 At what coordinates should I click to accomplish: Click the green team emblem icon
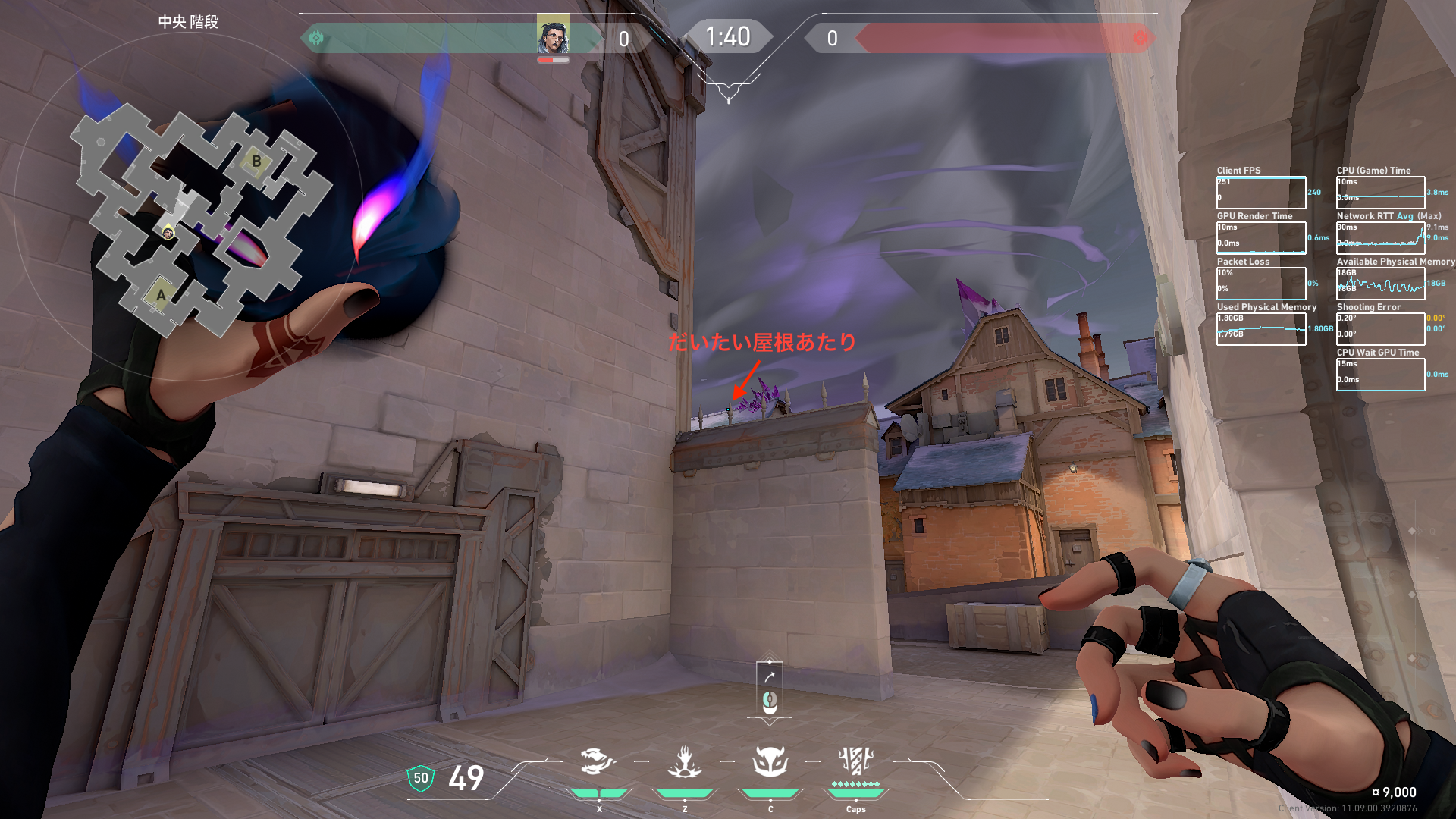(316, 38)
